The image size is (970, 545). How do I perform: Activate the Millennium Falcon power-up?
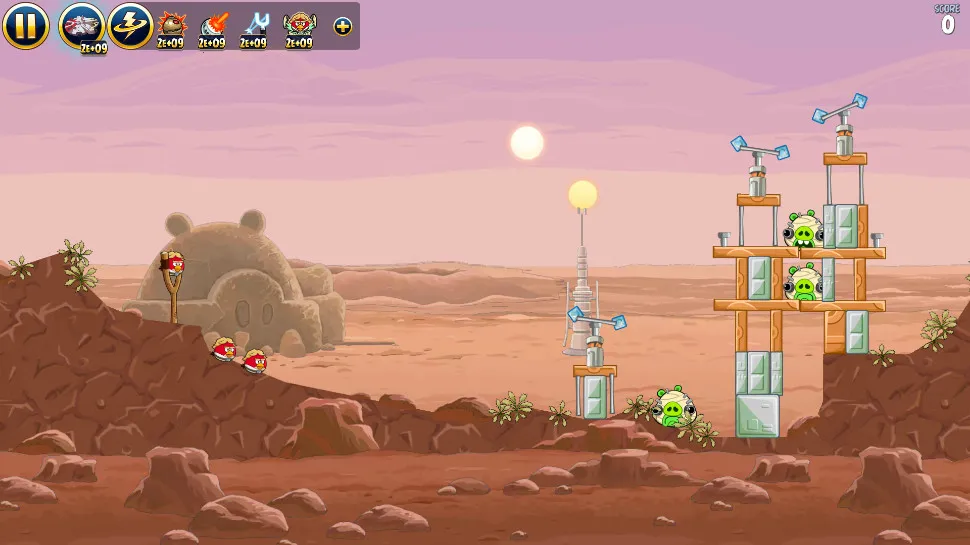pos(82,25)
